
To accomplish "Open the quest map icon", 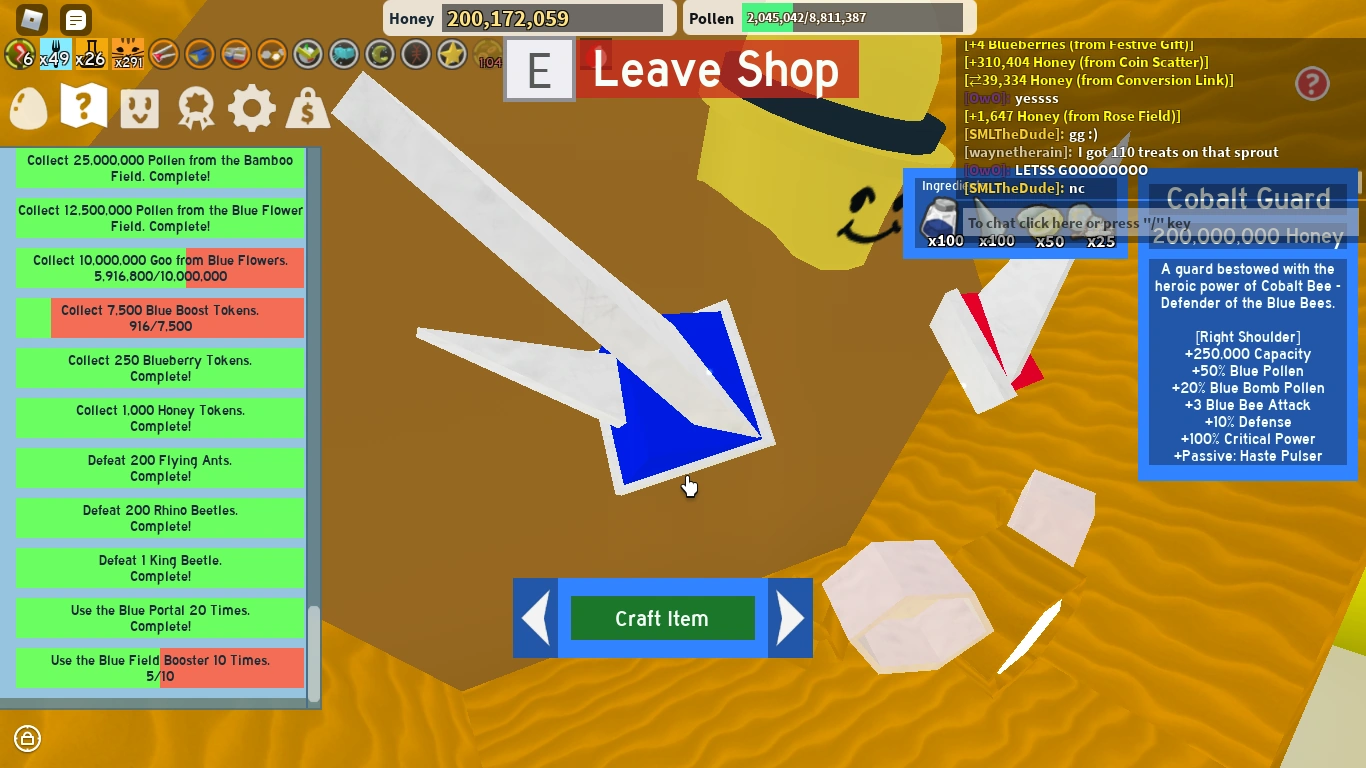I will (83, 107).
